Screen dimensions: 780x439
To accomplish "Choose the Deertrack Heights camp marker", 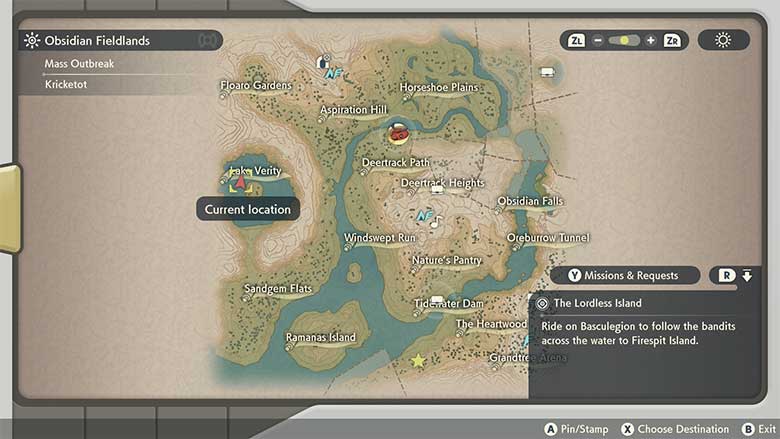I will tap(437, 190).
